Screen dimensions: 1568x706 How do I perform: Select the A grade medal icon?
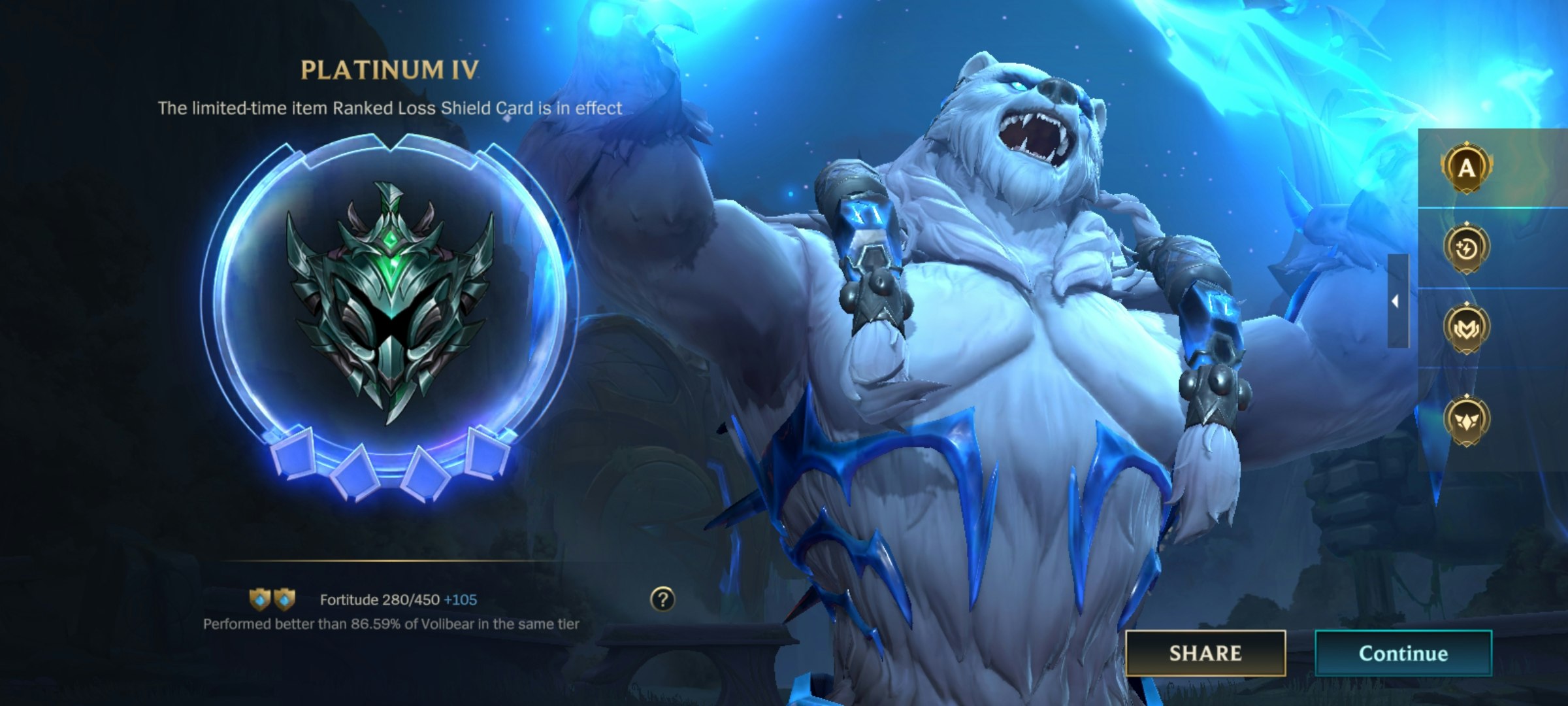tap(1467, 168)
